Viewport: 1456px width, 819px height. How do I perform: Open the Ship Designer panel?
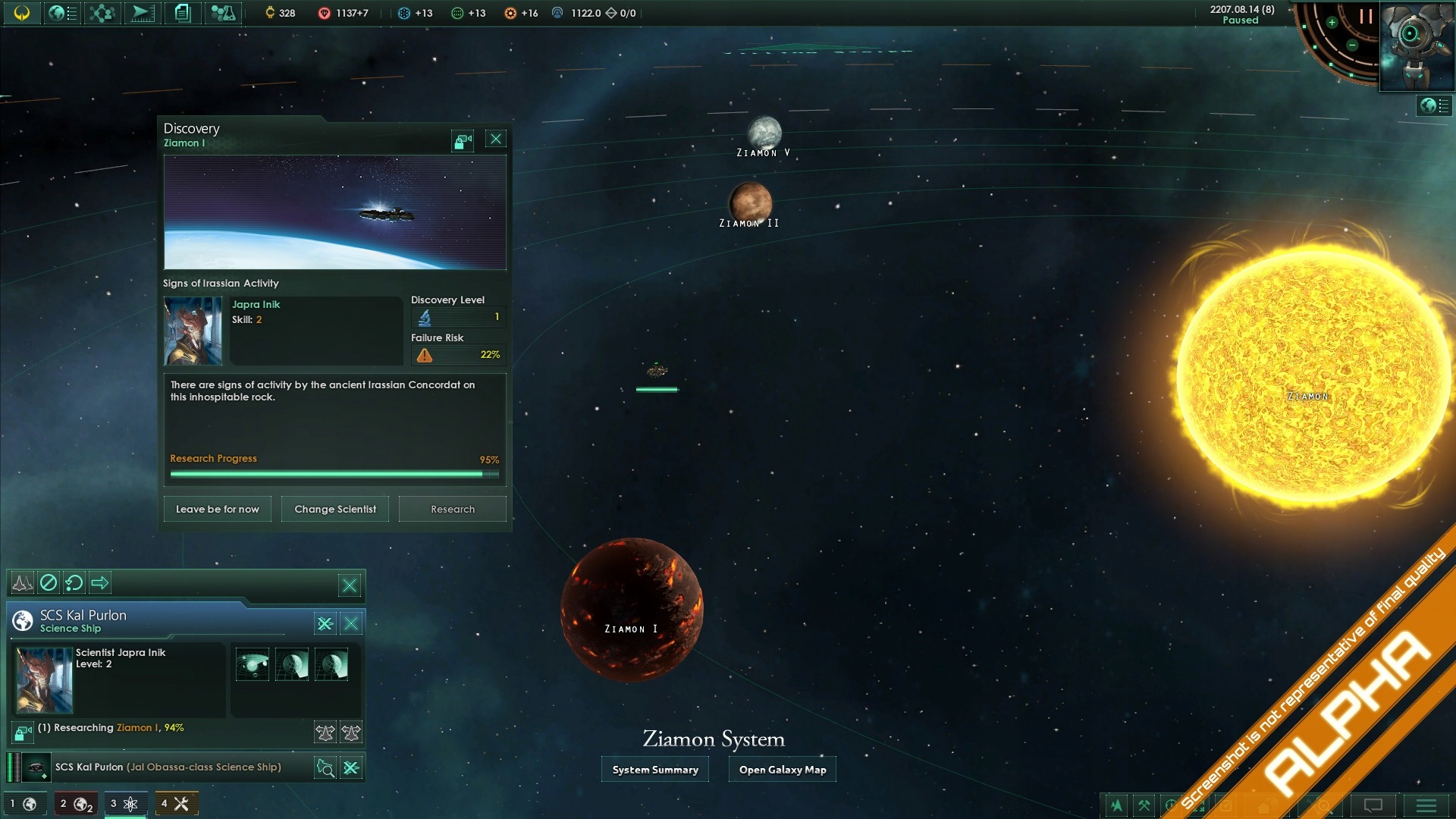143,13
